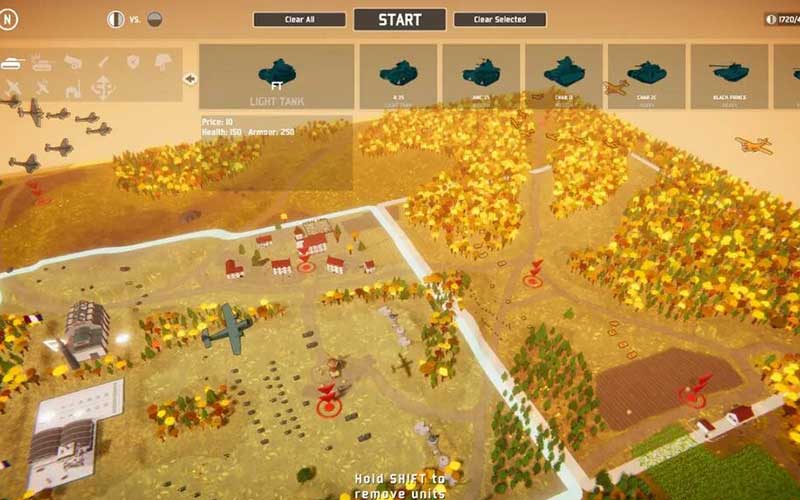Viewport: 800px width, 500px height.
Task: Click the Clear Selected button
Action: coord(500,19)
